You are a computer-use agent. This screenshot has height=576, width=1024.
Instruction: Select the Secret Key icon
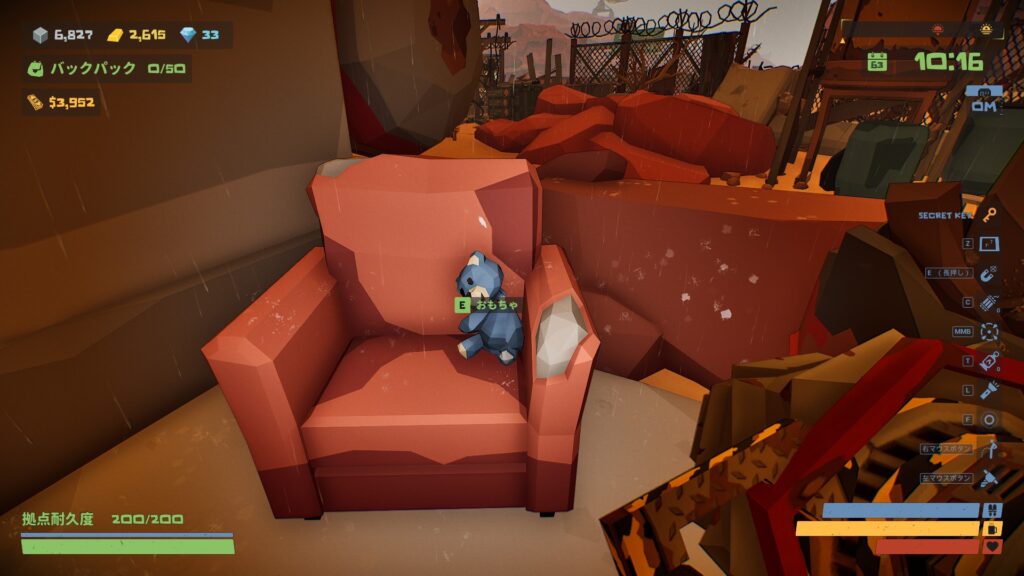[989, 215]
